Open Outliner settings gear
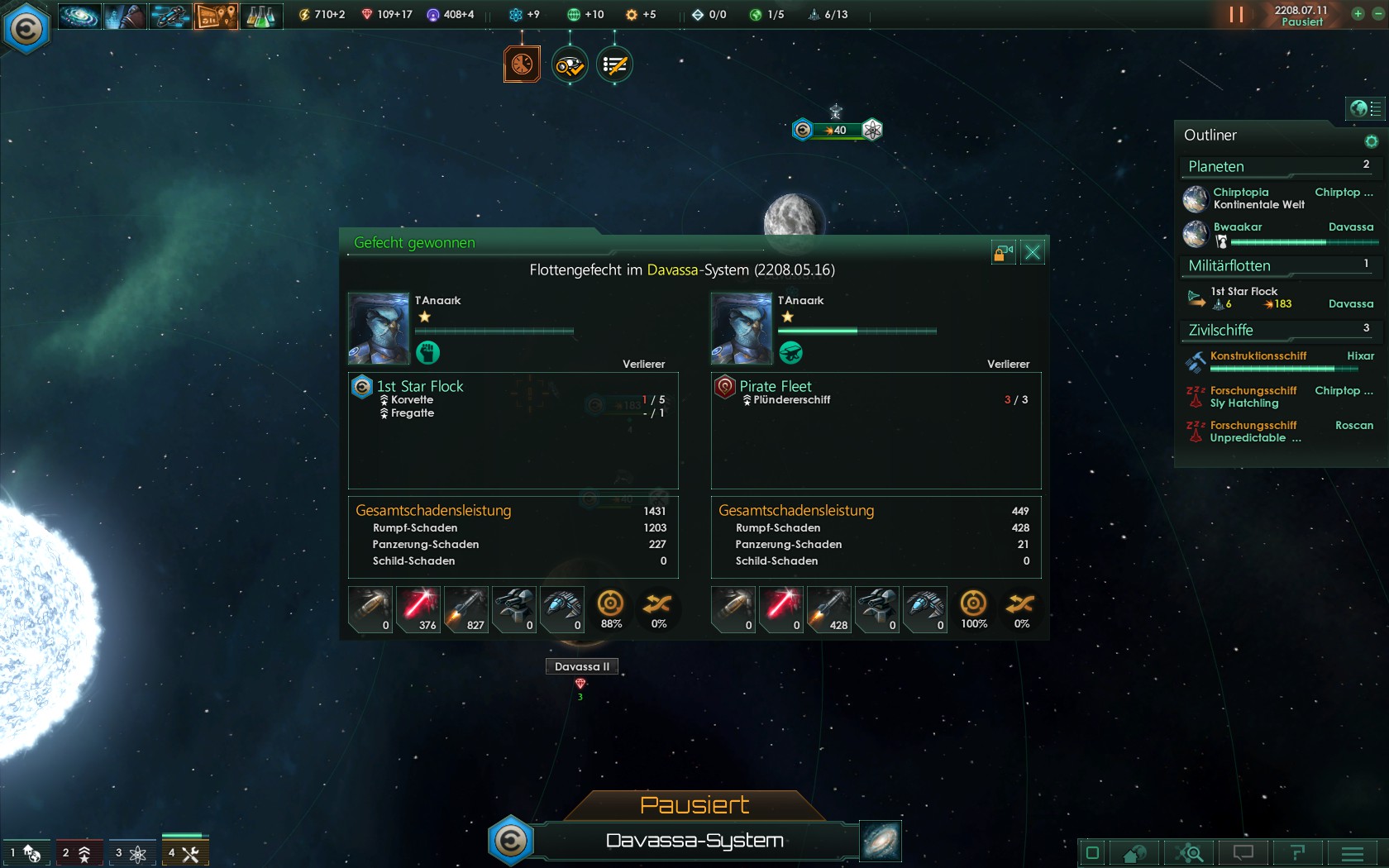This screenshot has height=868, width=1389. 1372,141
